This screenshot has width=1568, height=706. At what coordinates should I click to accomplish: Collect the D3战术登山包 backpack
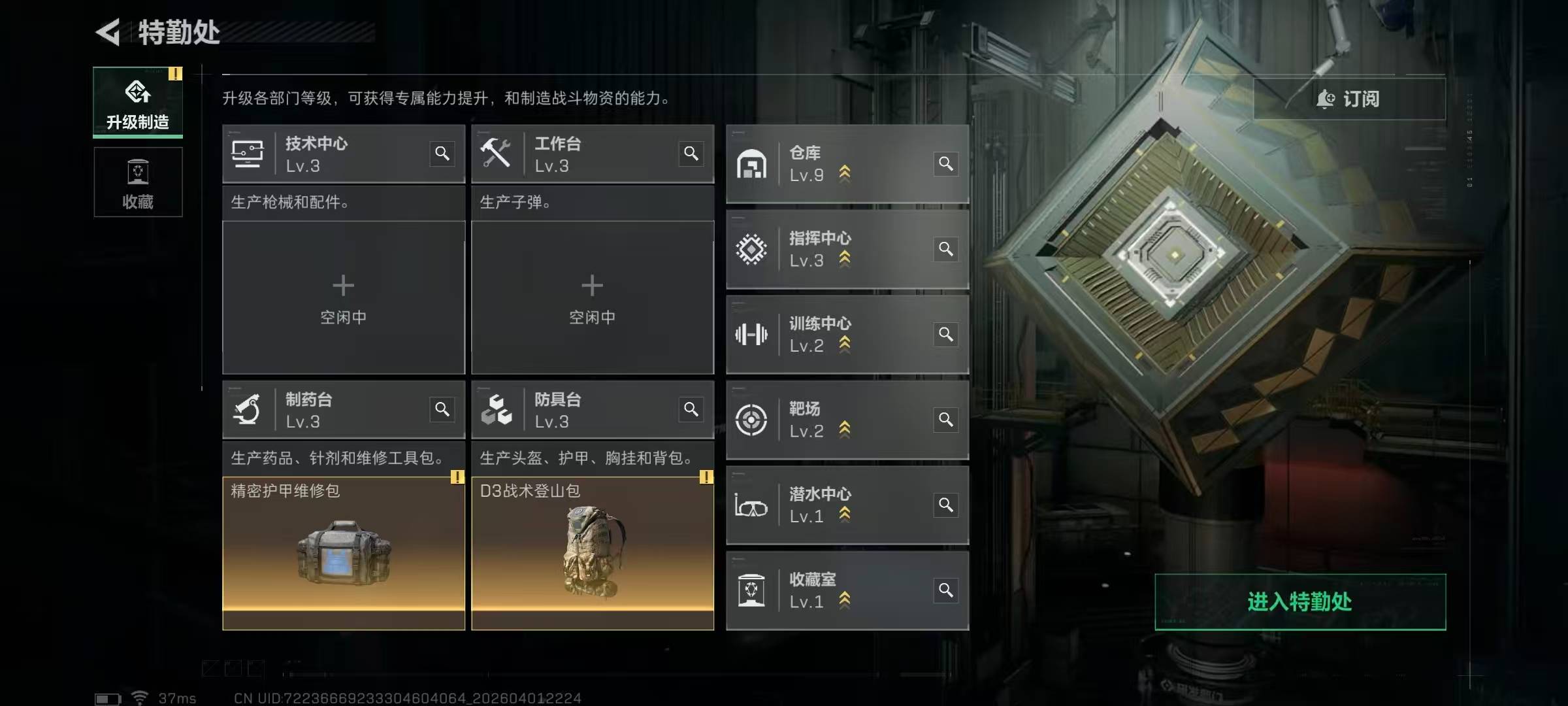(x=592, y=552)
